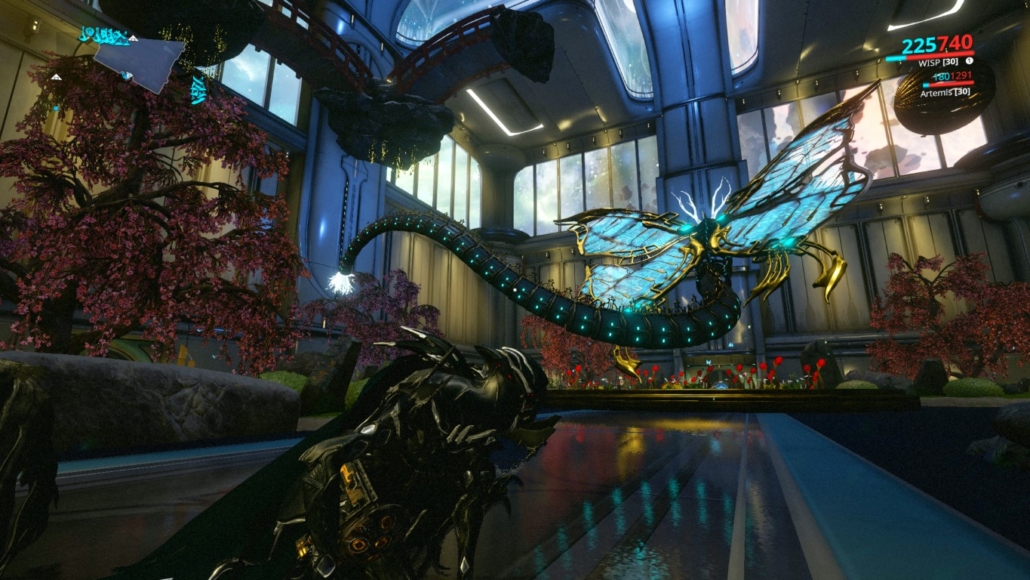Select the Artemis [30] companion nameplate
1030x580 pixels.
tap(944, 92)
